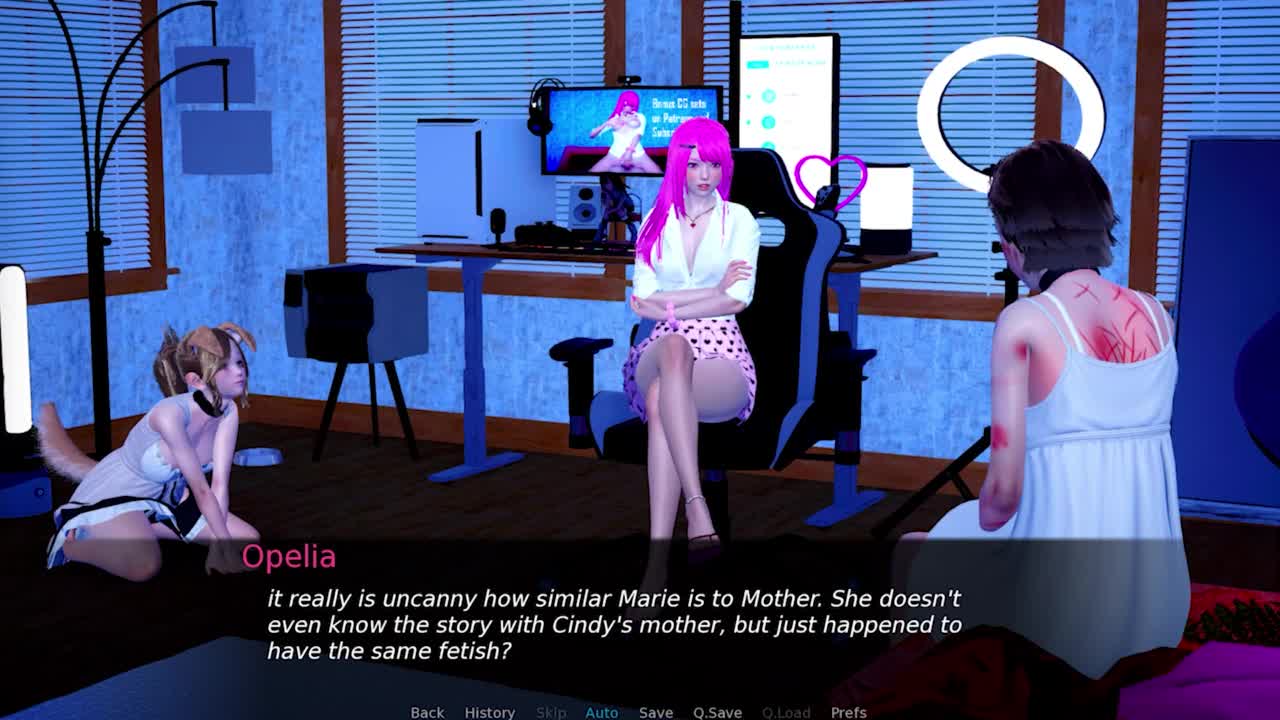Screen dimensions: 1280x720
Task: Open the History log
Action: pyautogui.click(x=489, y=712)
